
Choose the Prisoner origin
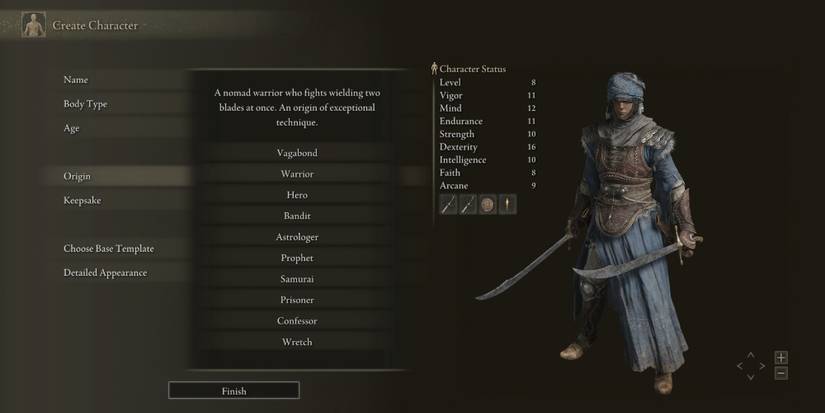296,300
